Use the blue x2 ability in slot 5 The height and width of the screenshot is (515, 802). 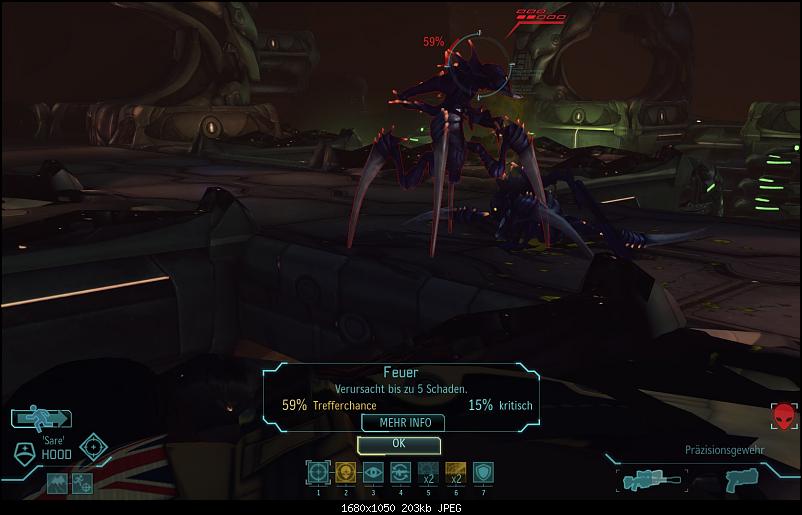(x=428, y=471)
